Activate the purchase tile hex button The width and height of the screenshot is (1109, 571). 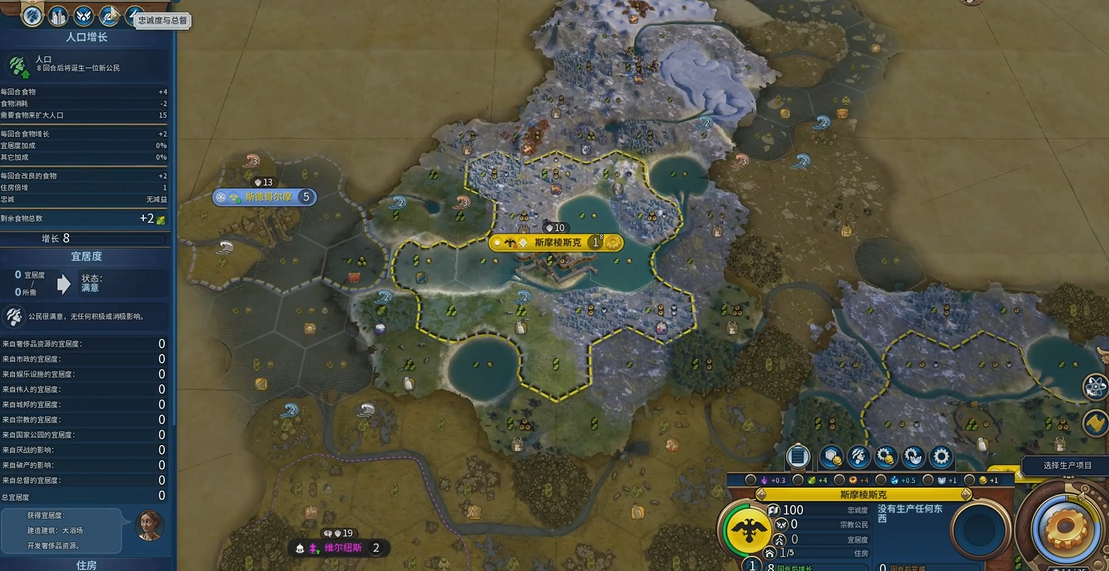pos(831,457)
